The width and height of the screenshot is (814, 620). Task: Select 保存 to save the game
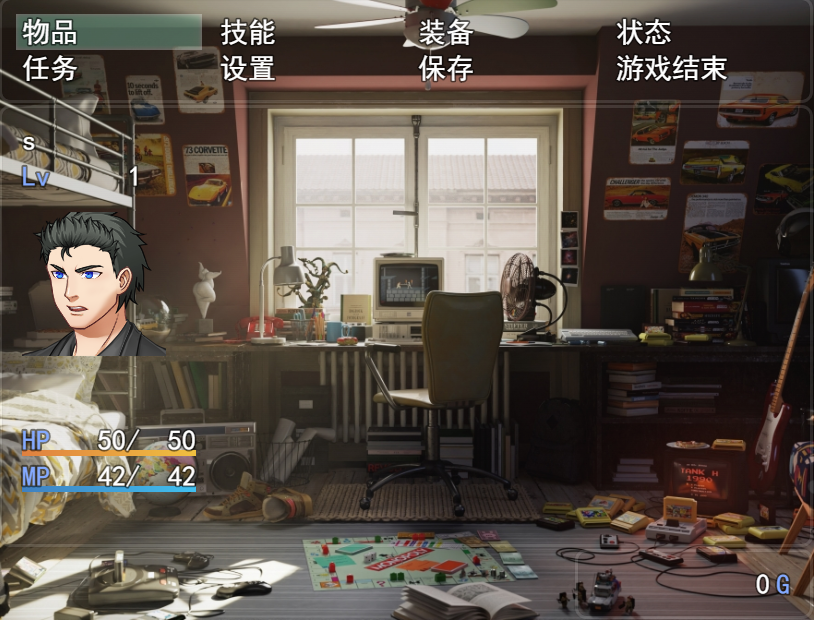pyautogui.click(x=446, y=68)
